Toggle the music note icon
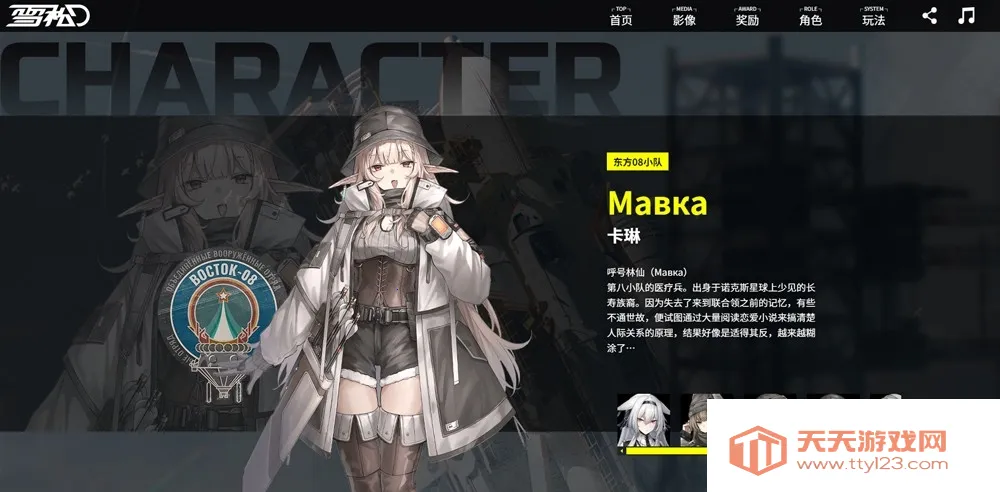Image resolution: width=1000 pixels, height=492 pixels. 966,15
